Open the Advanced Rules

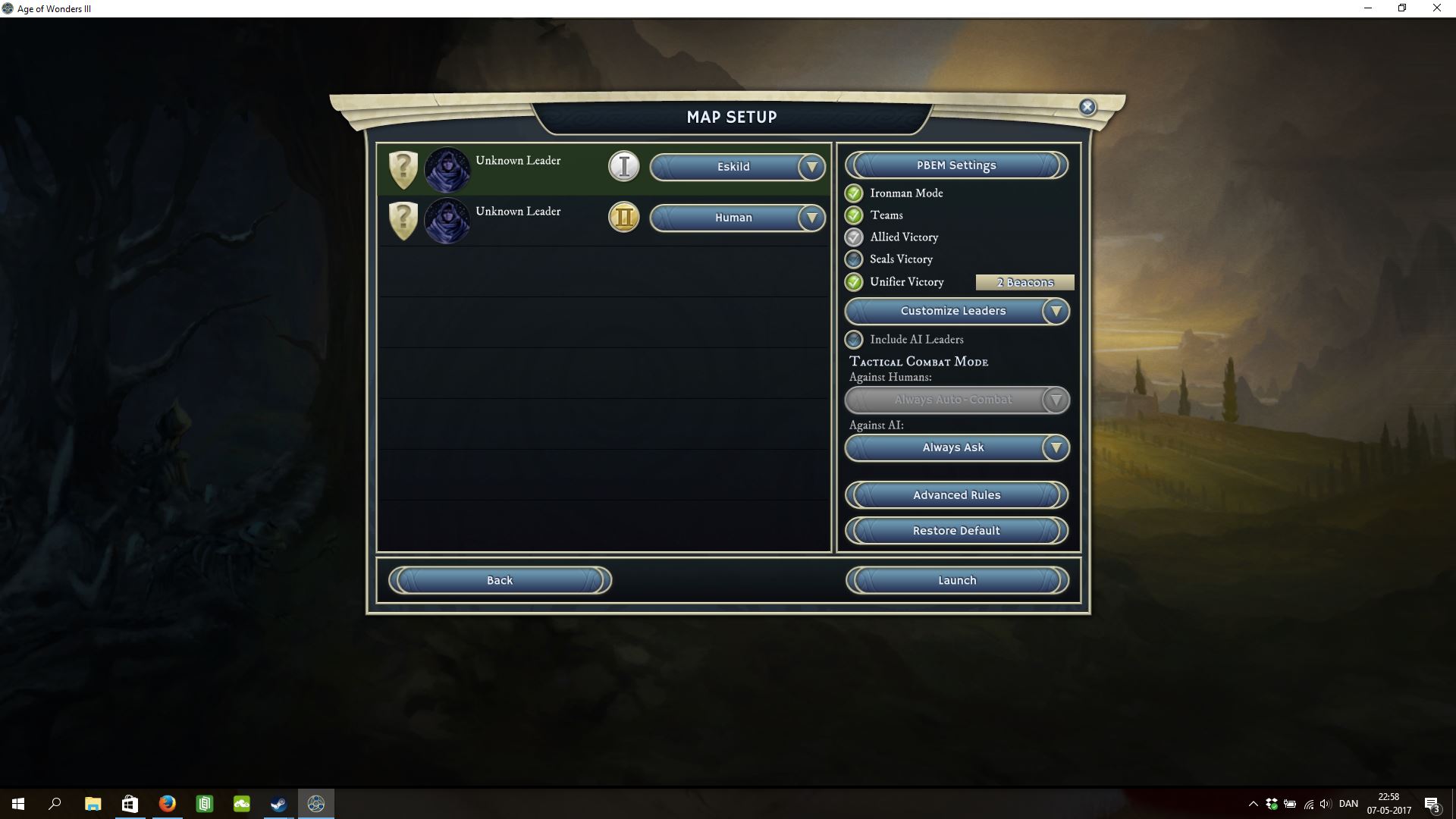(956, 495)
